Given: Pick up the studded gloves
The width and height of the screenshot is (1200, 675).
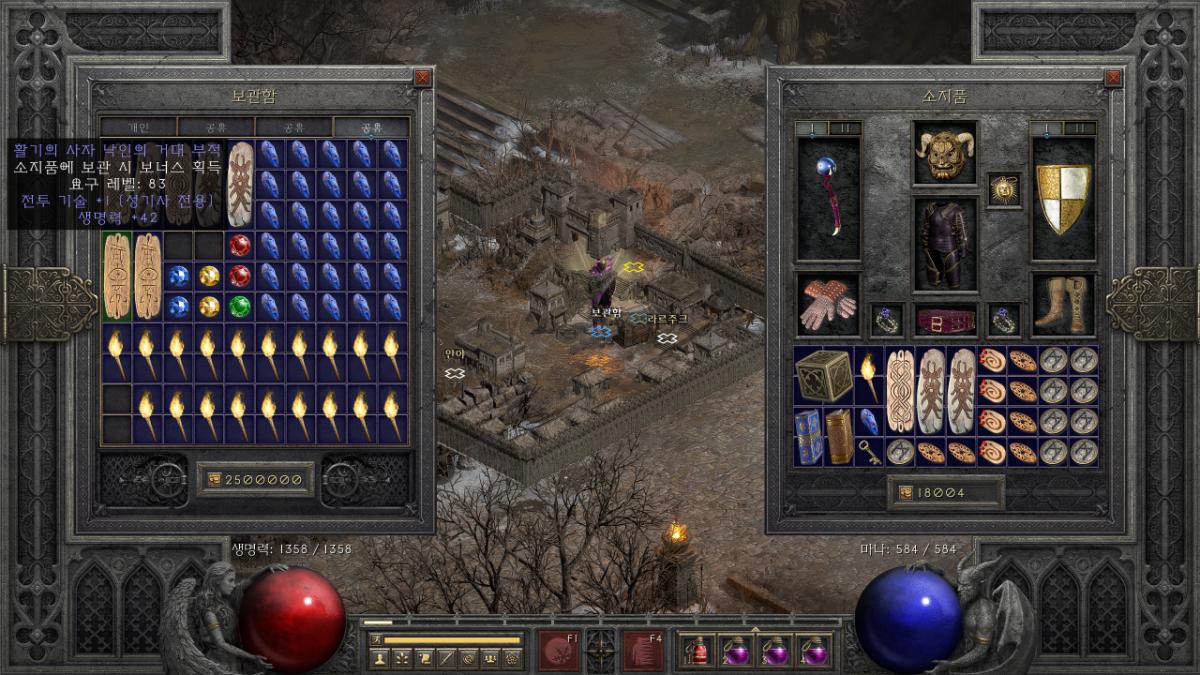Looking at the screenshot, I should [828, 304].
